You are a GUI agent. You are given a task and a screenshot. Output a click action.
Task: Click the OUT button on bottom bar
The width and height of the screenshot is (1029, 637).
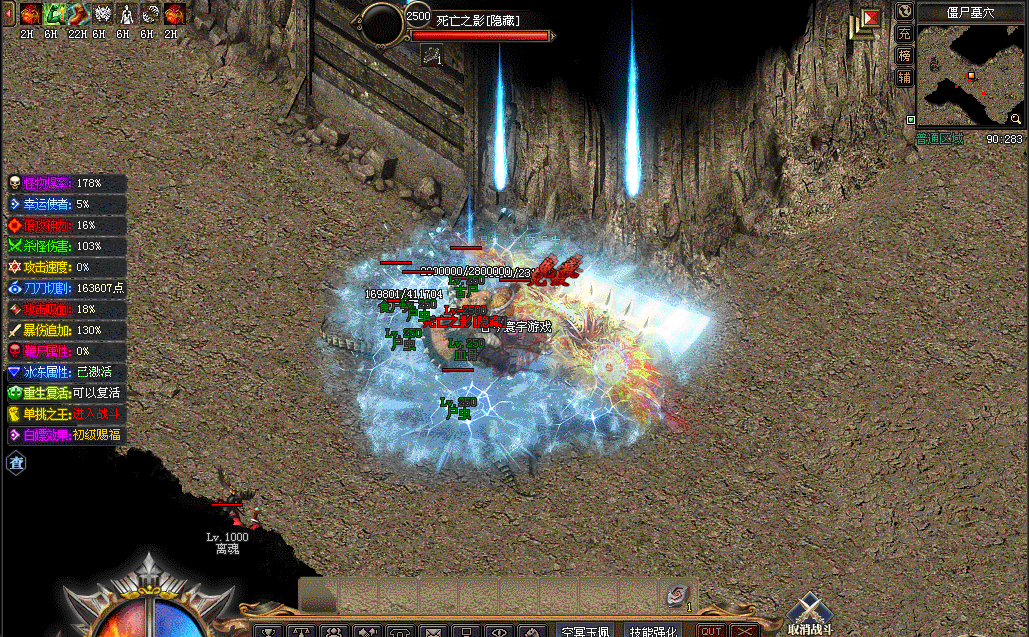click(x=711, y=631)
